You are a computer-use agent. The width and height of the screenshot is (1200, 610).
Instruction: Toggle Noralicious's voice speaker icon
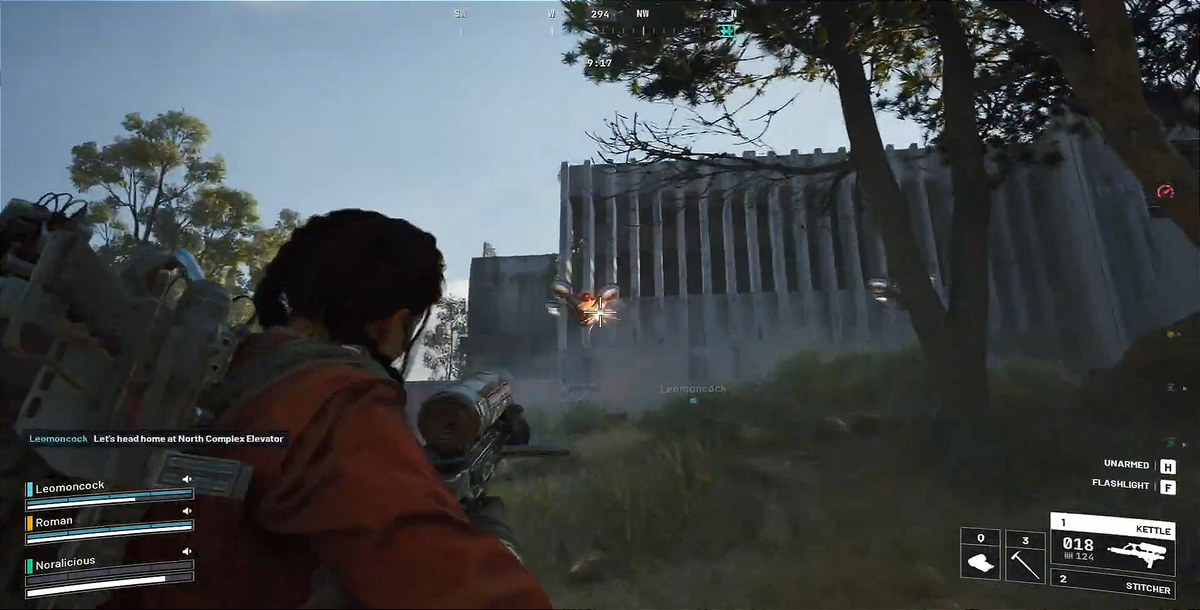pos(186,551)
